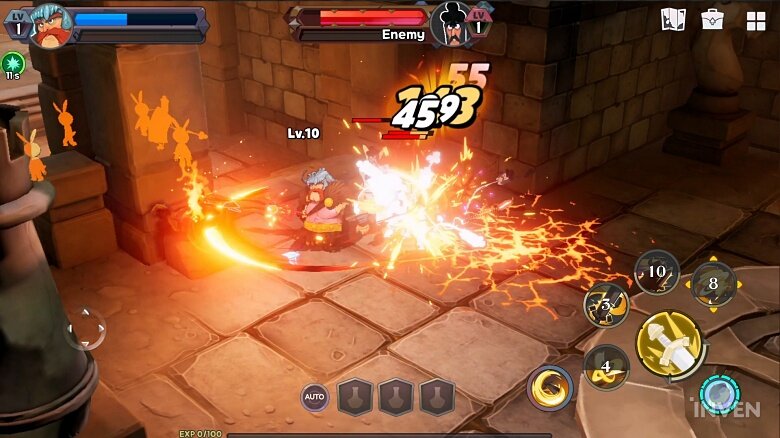Tap the cyan ring orb button
Image resolution: width=780 pixels, height=438 pixels.
click(x=718, y=394)
